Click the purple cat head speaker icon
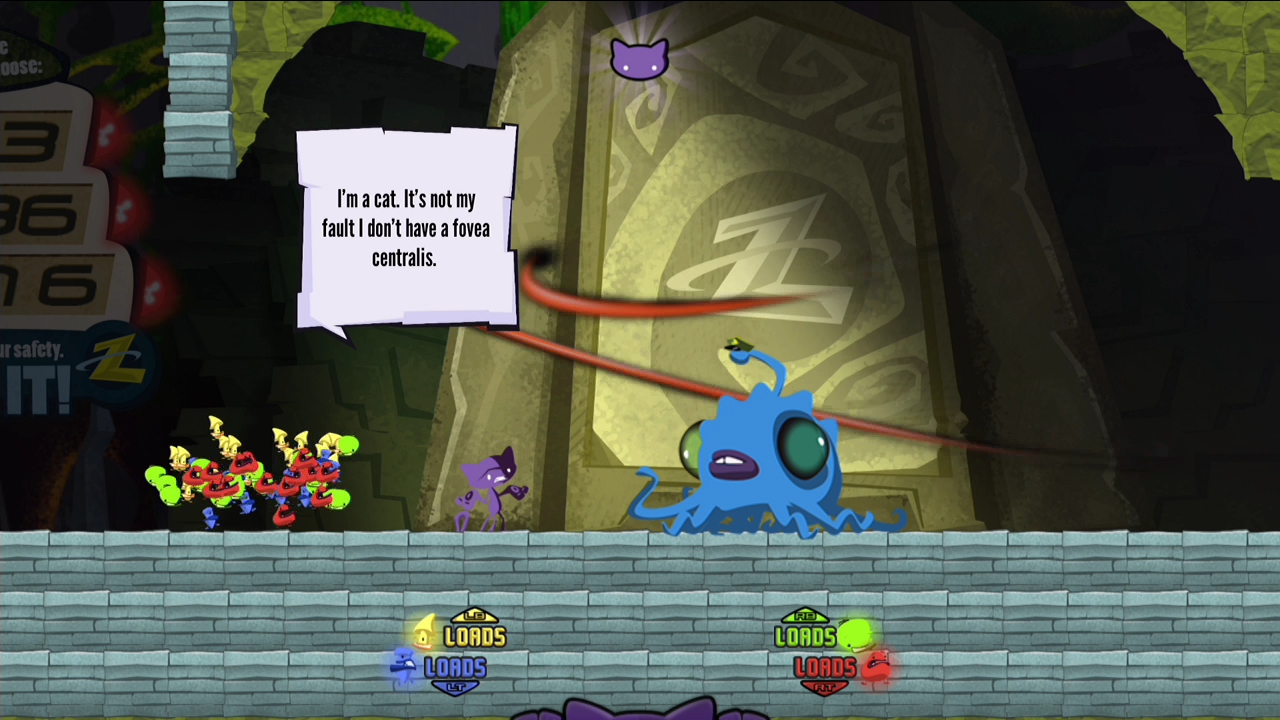Image resolution: width=1280 pixels, height=720 pixels. pyautogui.click(x=639, y=58)
